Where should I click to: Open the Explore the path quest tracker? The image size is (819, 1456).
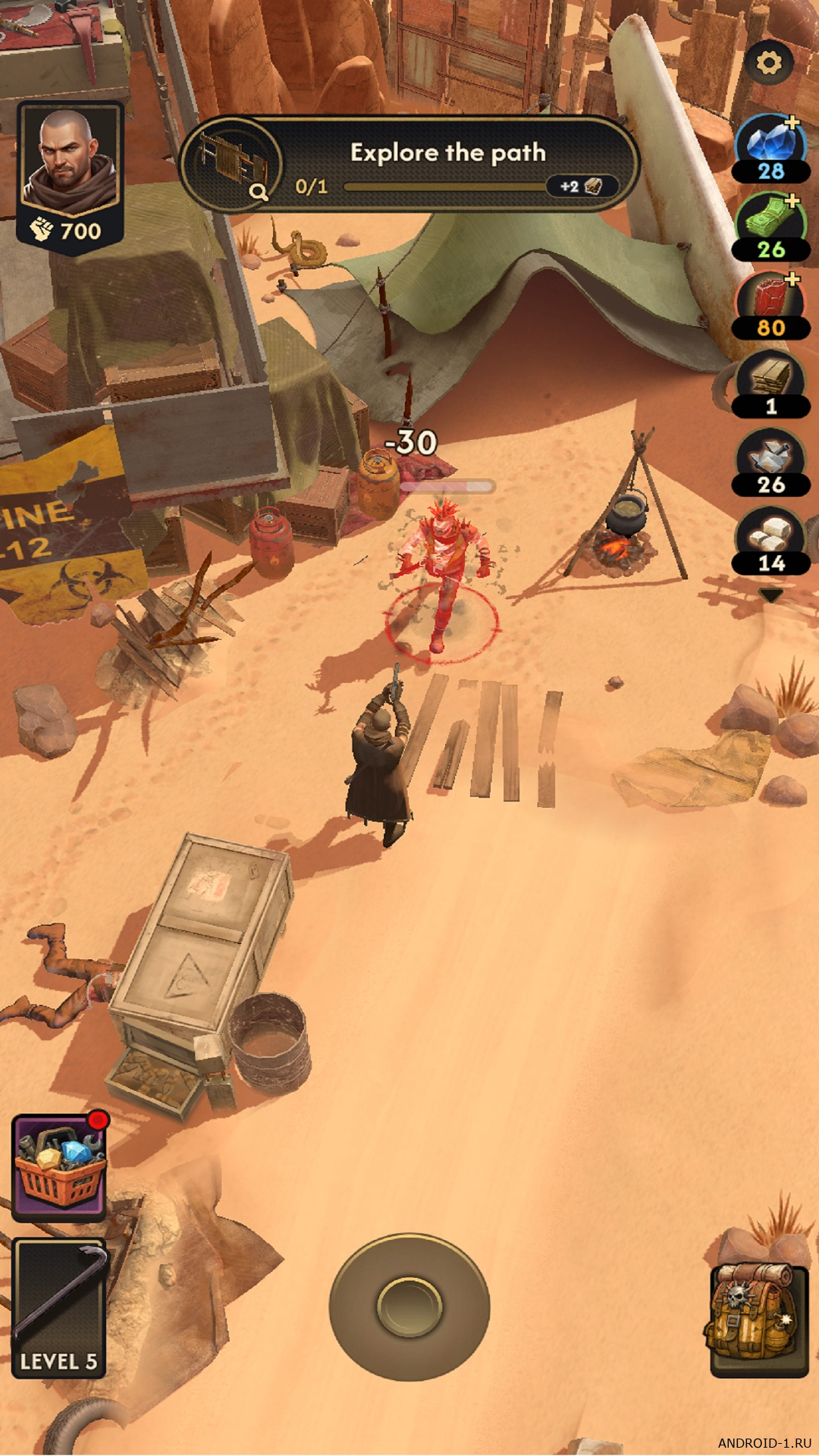tap(409, 165)
